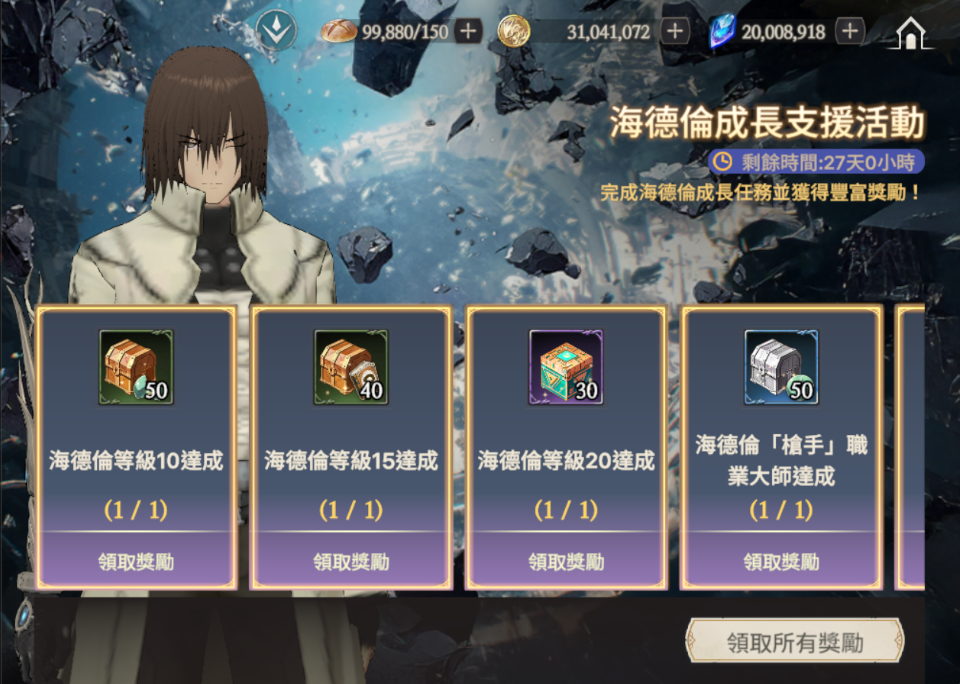Image resolution: width=960 pixels, height=684 pixels.
Task: Claim reward for 海德倫等級15達成
Action: click(x=351, y=561)
